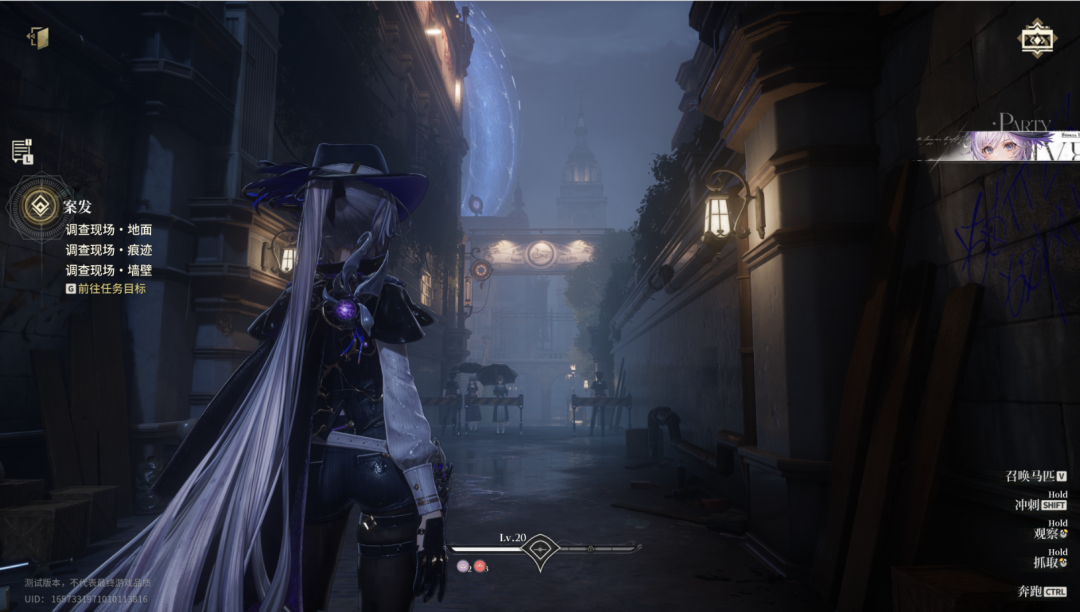Click the 调查现场・痕迹 objective
Viewport: 1080px width, 612px height.
pos(108,250)
